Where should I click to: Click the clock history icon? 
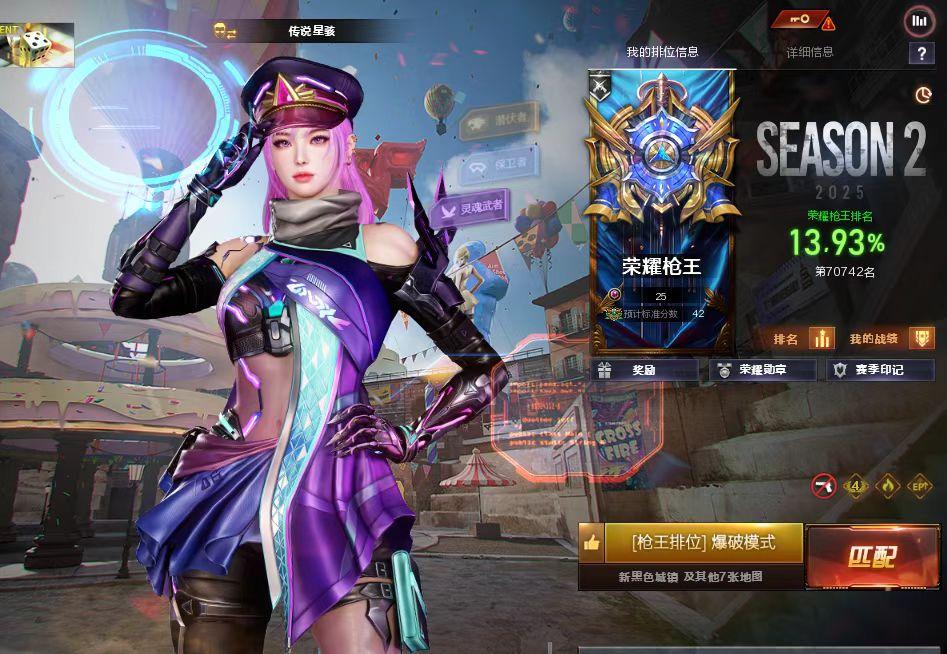click(922, 95)
